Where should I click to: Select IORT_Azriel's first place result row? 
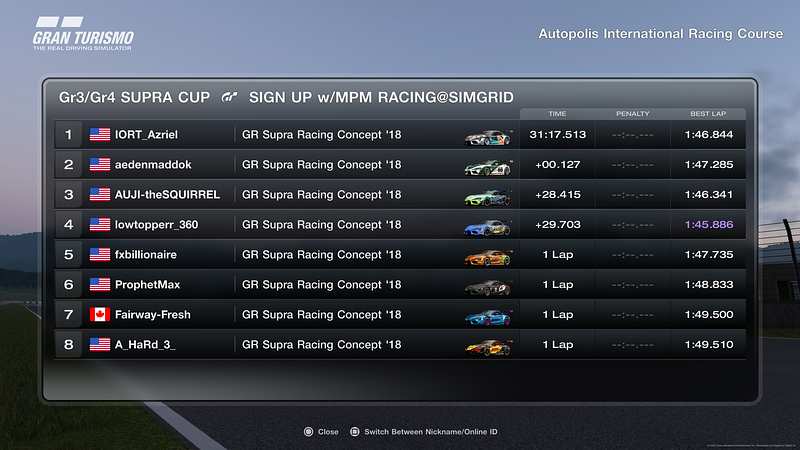(400, 134)
